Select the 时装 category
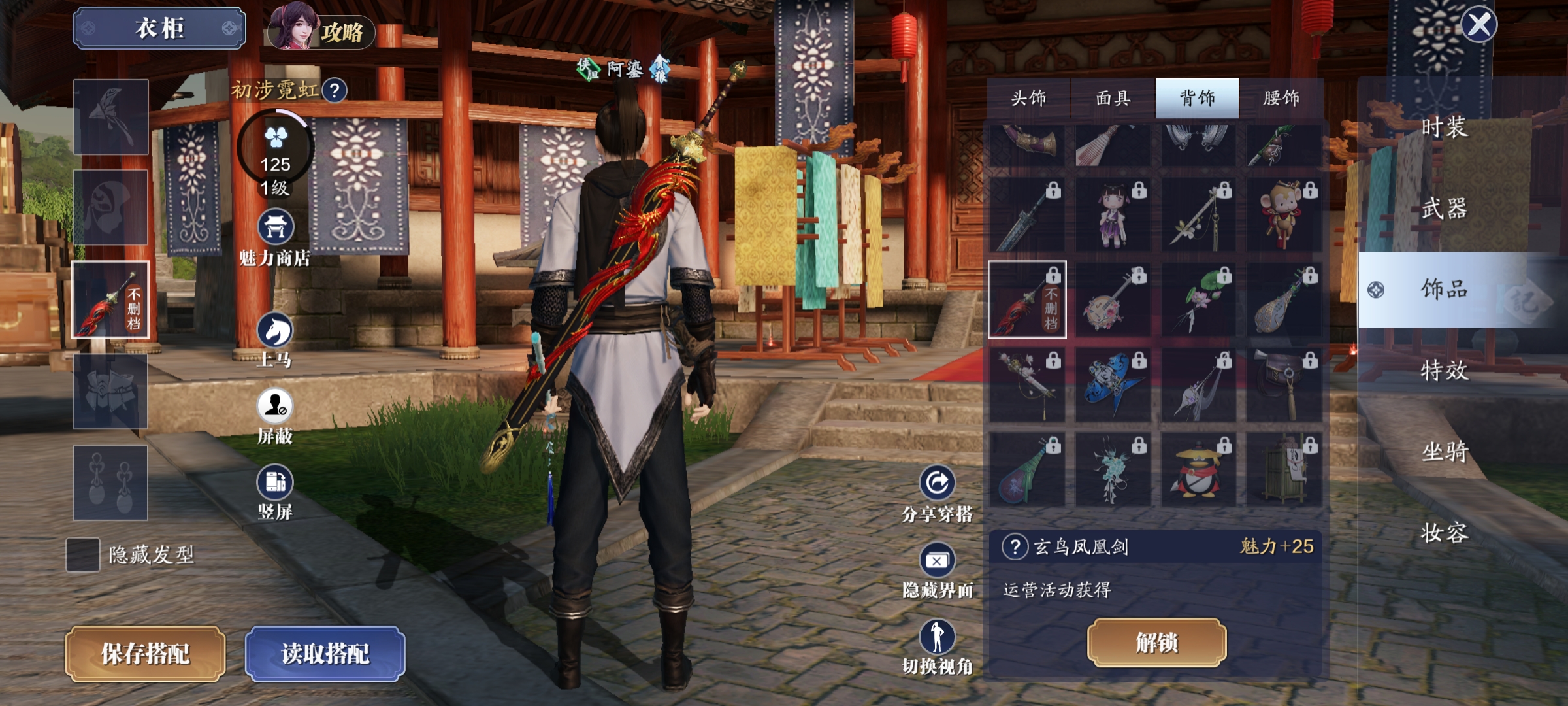The height and width of the screenshot is (706, 1568). 1445,127
